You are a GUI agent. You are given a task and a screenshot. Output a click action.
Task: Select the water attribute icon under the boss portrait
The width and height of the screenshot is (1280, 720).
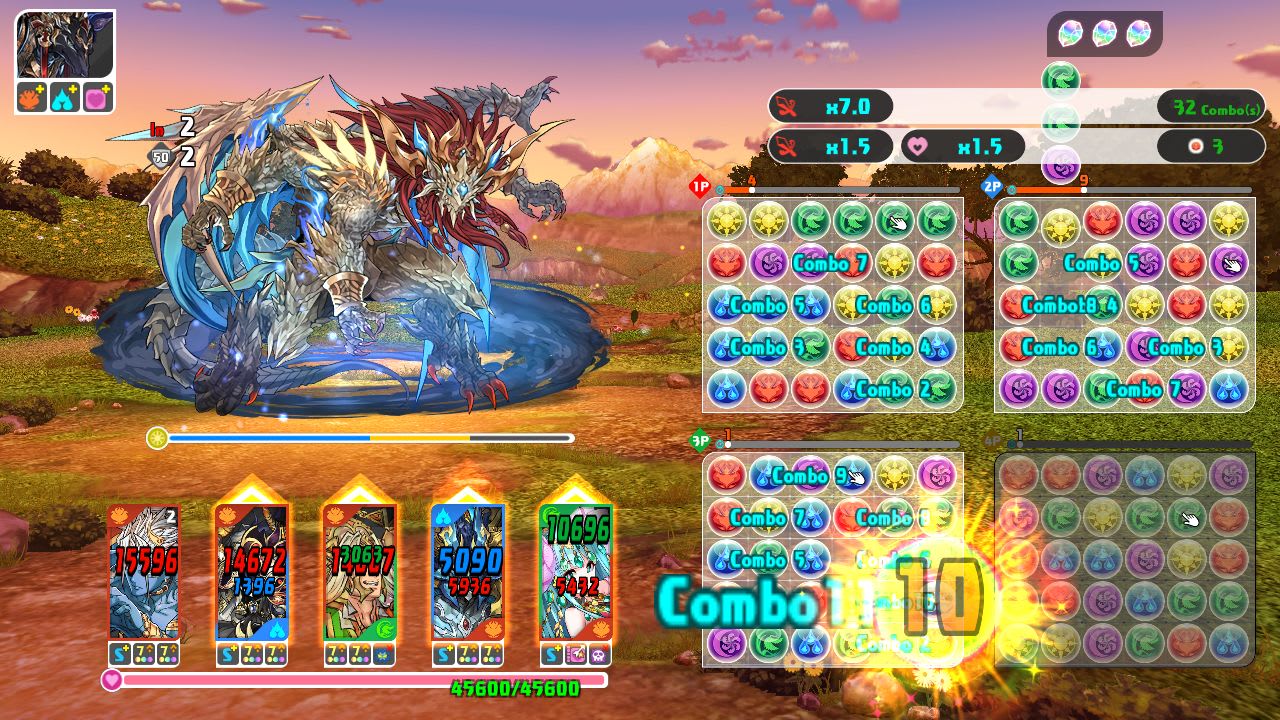point(64,96)
